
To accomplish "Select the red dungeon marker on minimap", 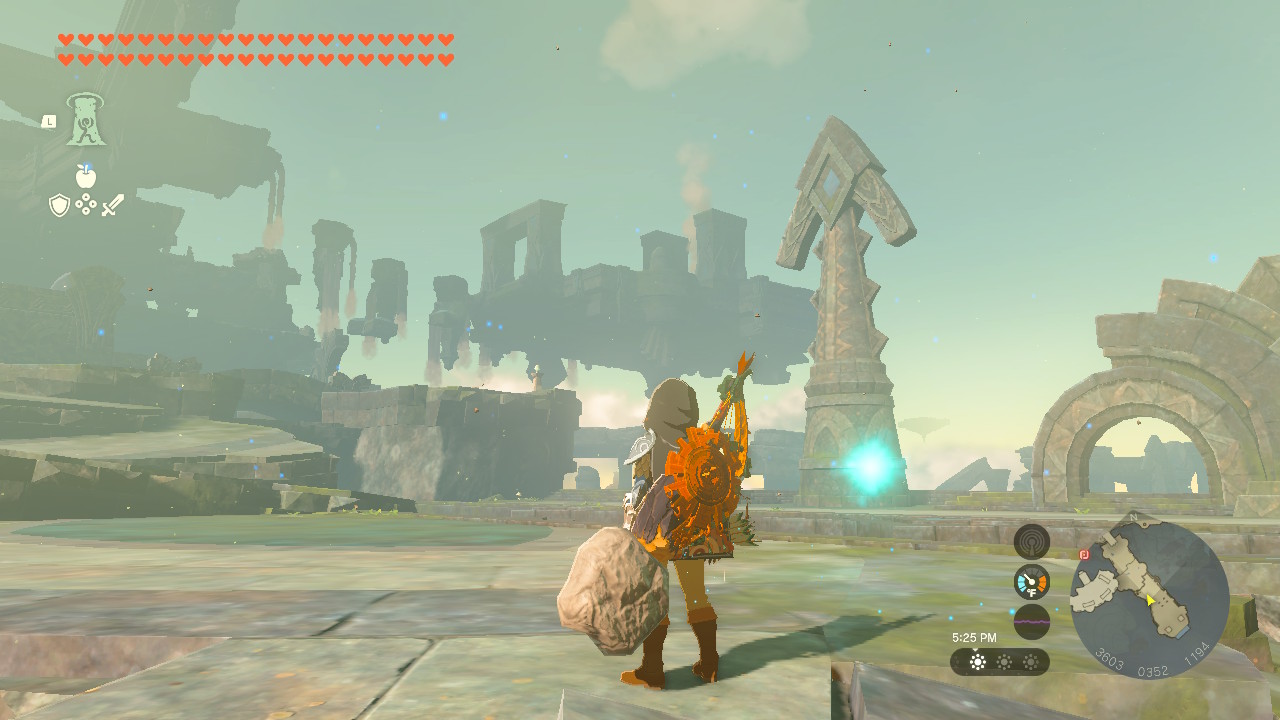I will [x=1083, y=555].
